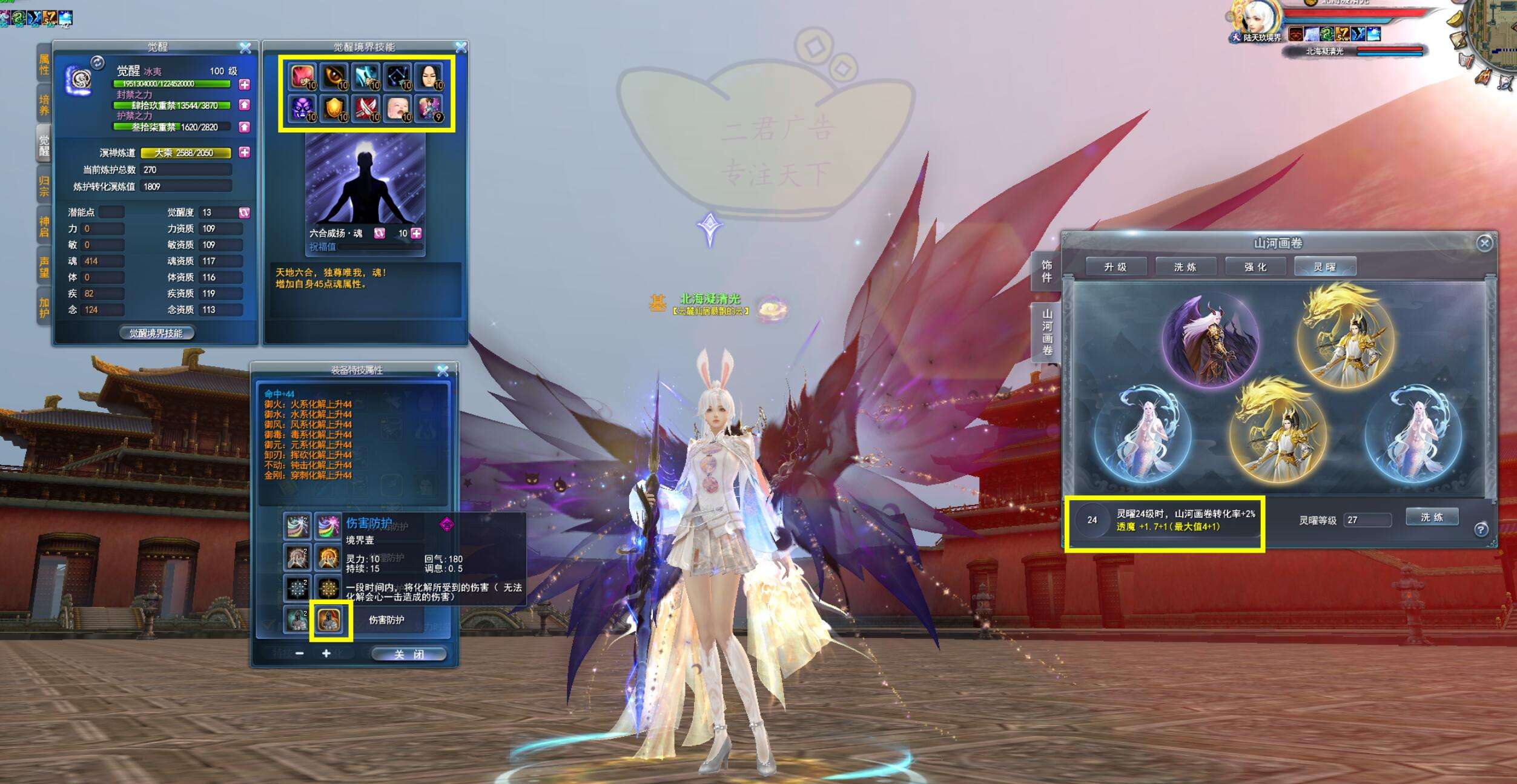Click the 灵曜等级 level input field
This screenshot has height=784, width=1517.
click(x=1367, y=520)
